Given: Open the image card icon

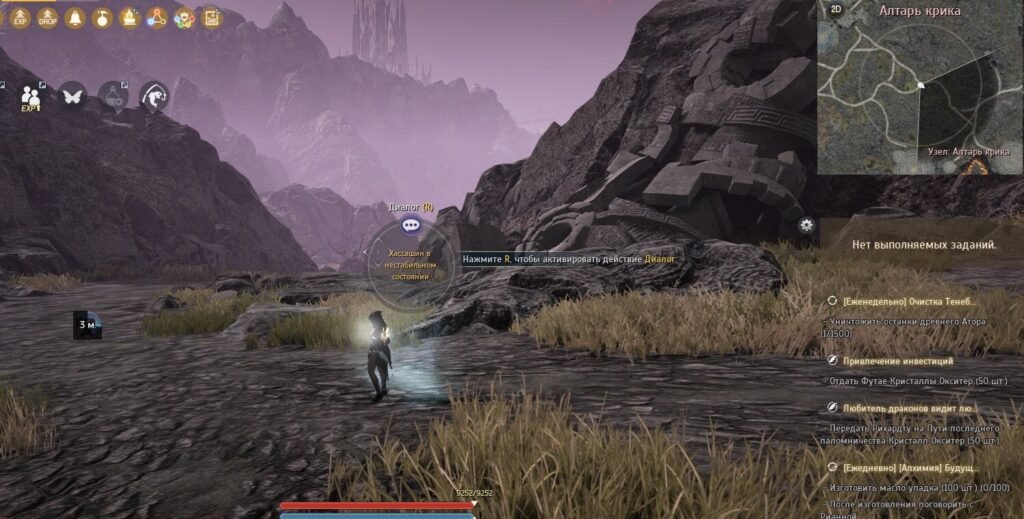Looking at the screenshot, I should coord(211,17).
